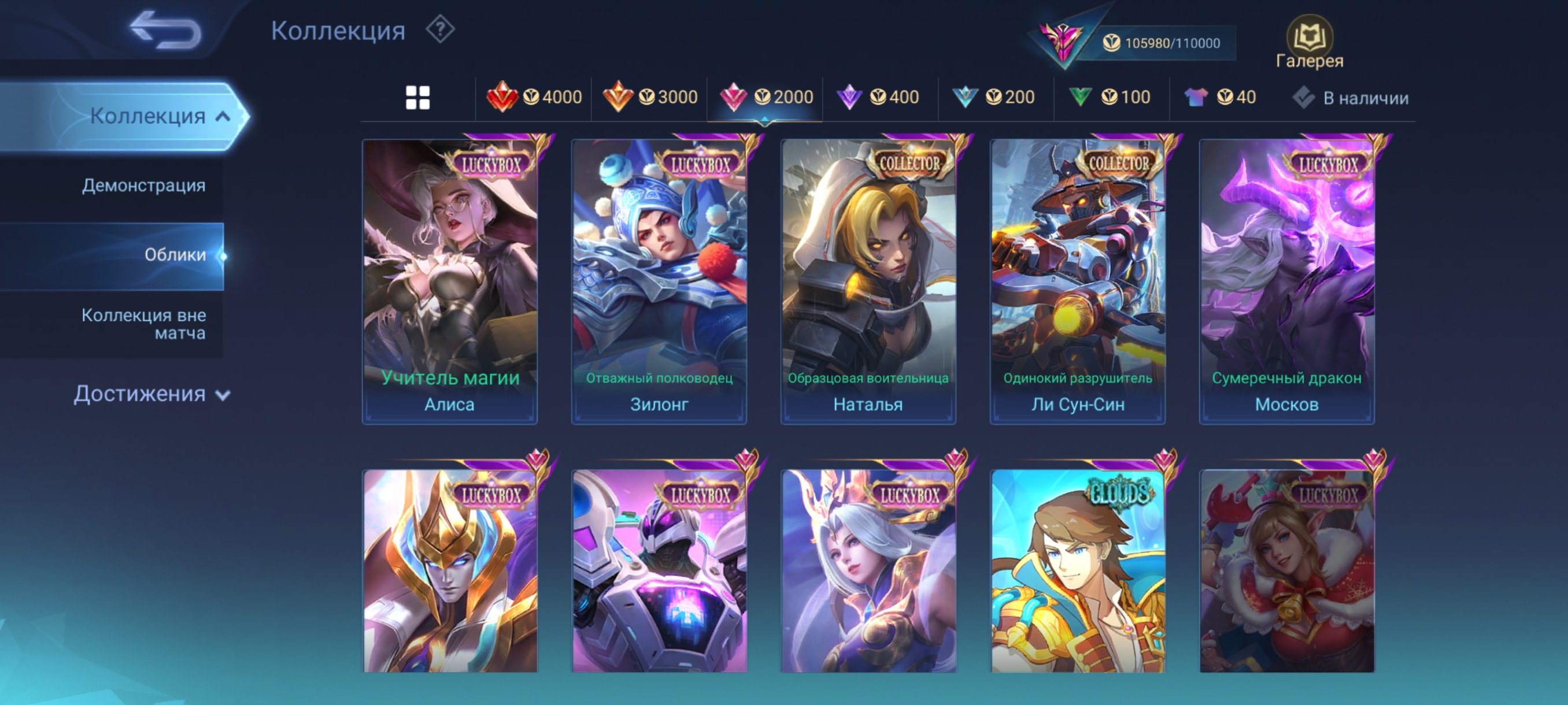Open the Демонстрация menu item
The image size is (1568, 705).
(143, 185)
